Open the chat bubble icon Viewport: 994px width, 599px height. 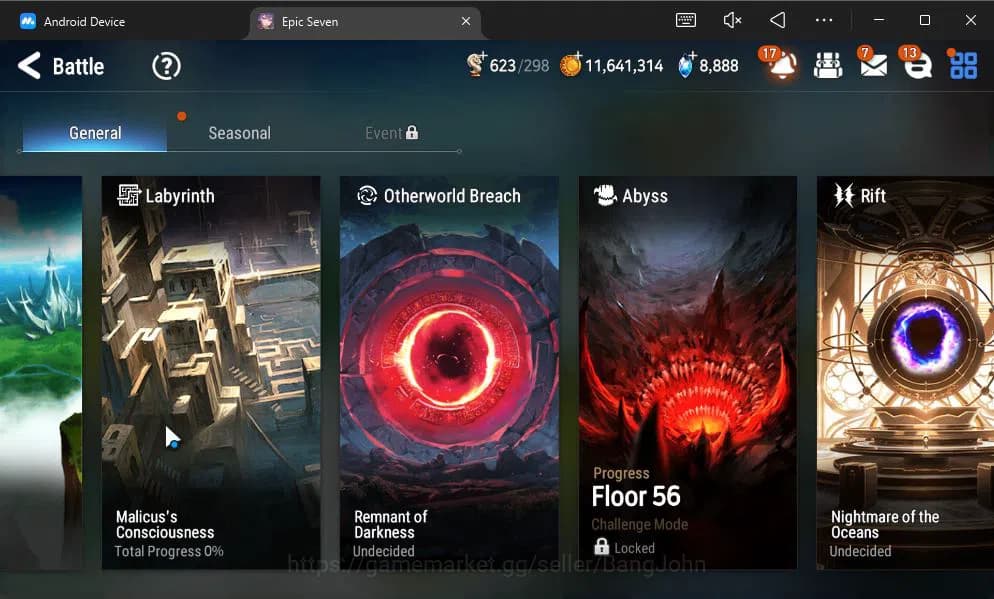click(917, 66)
